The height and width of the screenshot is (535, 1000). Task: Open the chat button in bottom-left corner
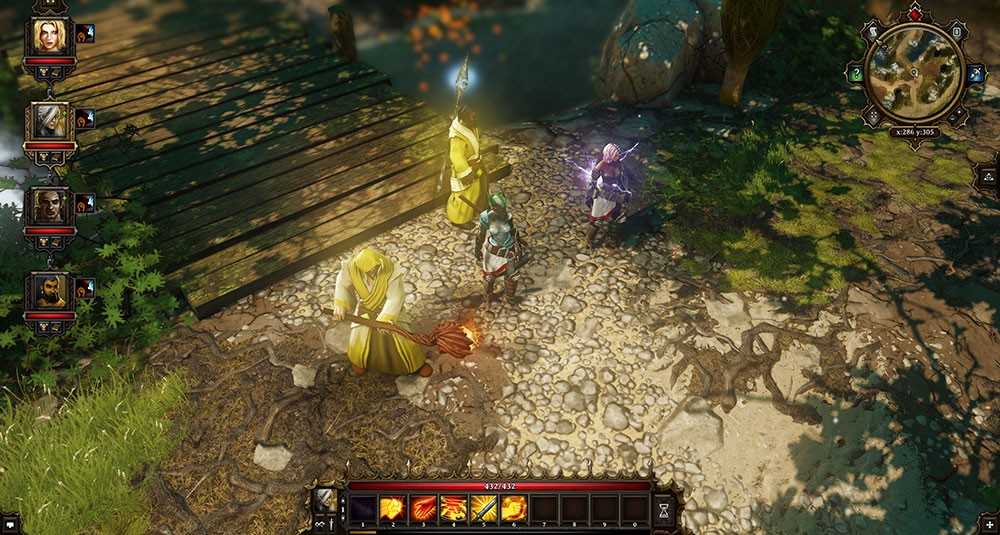[10, 523]
